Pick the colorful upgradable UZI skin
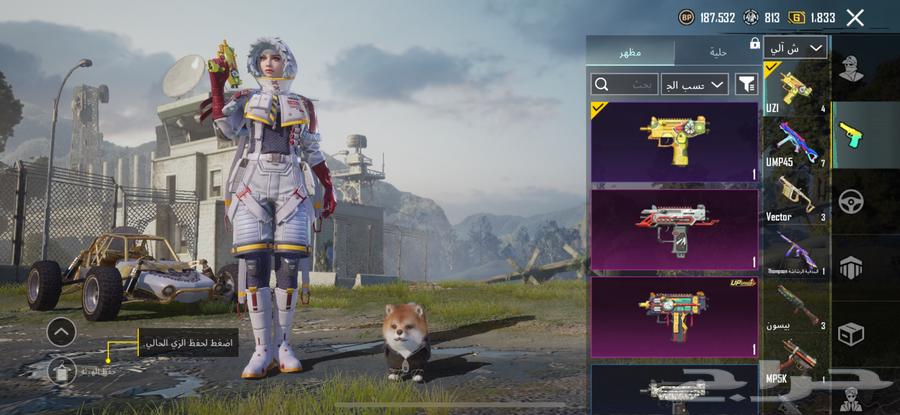This screenshot has height=415, width=900. [675, 316]
